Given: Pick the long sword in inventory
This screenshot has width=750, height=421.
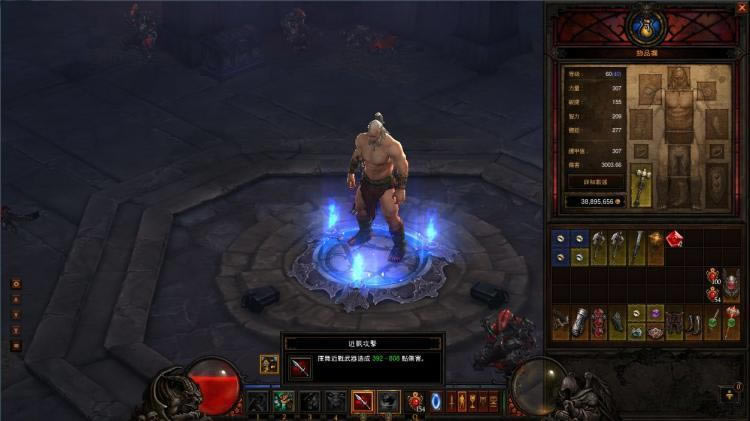Looking at the screenshot, I should [637, 247].
